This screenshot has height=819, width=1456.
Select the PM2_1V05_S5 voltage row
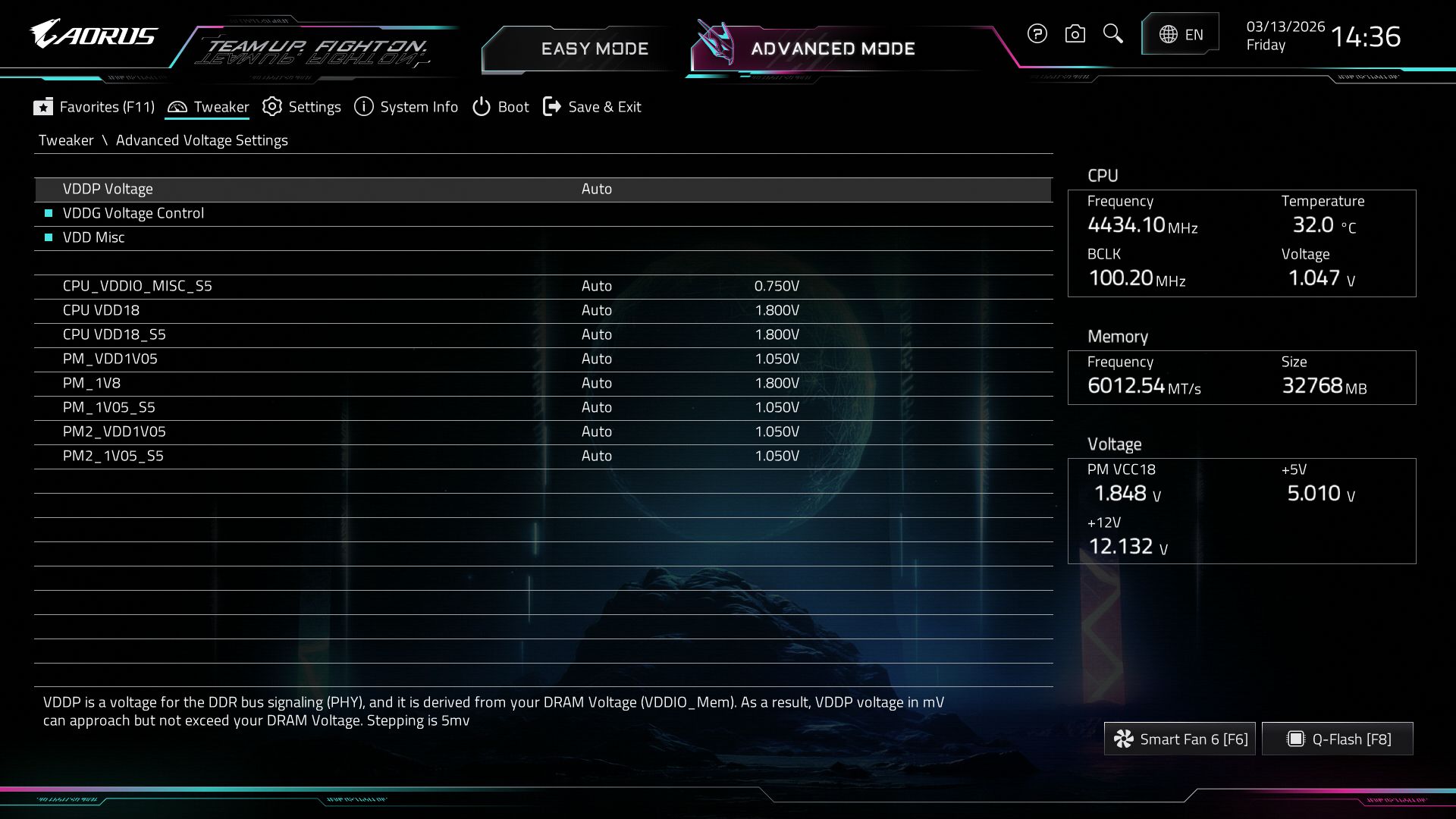pos(113,456)
